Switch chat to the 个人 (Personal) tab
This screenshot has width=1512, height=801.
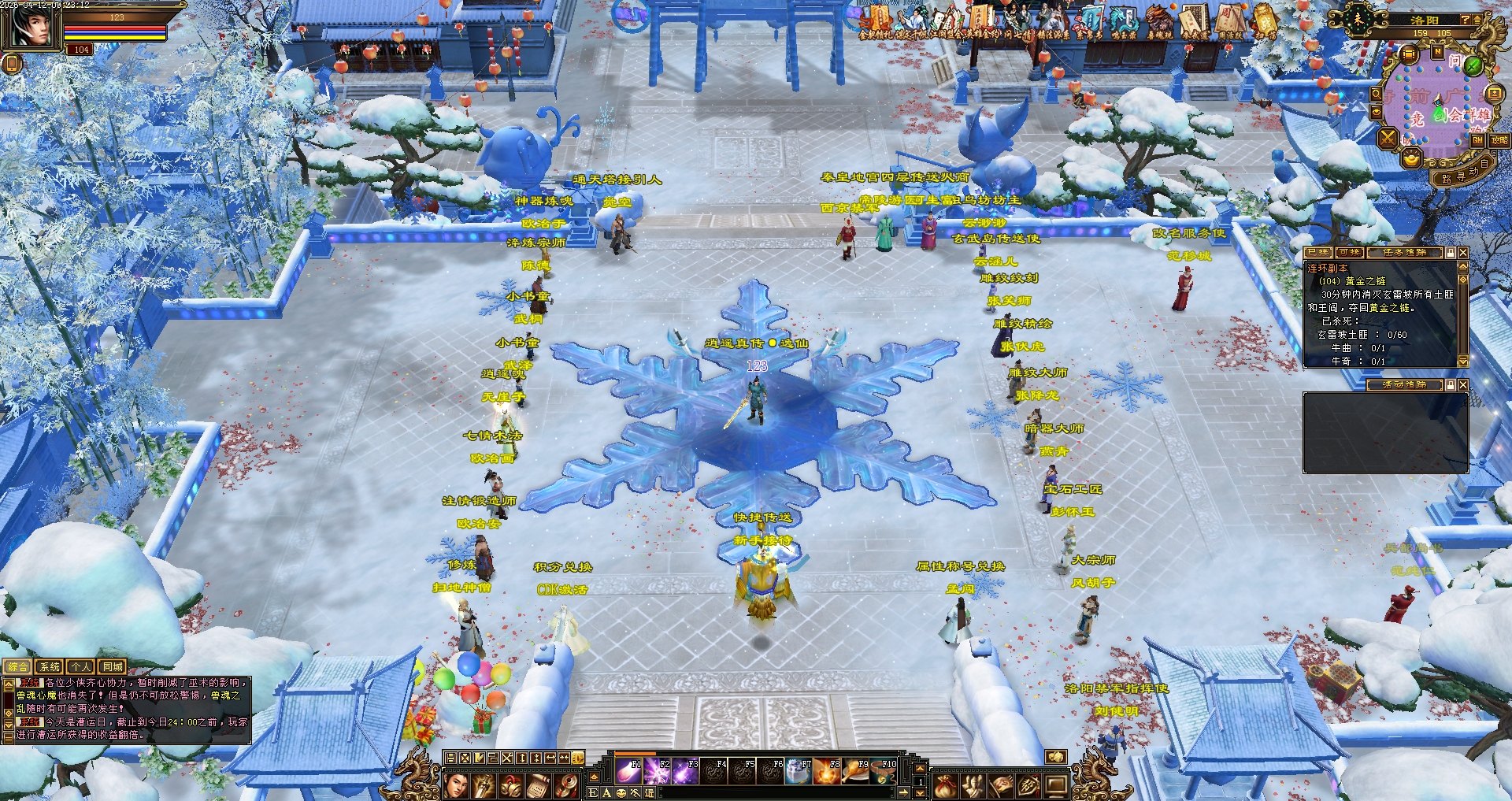[x=81, y=667]
